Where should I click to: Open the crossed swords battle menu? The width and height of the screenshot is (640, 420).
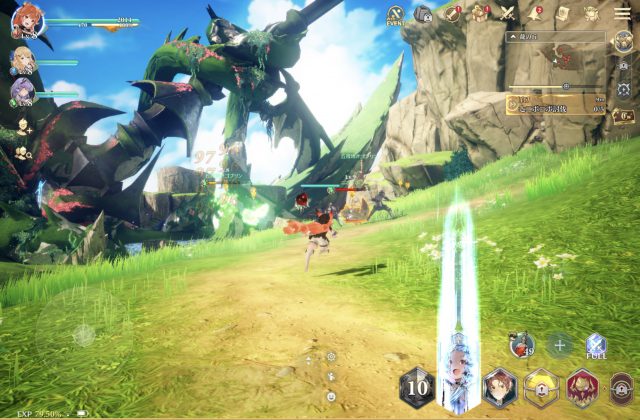[x=507, y=13]
